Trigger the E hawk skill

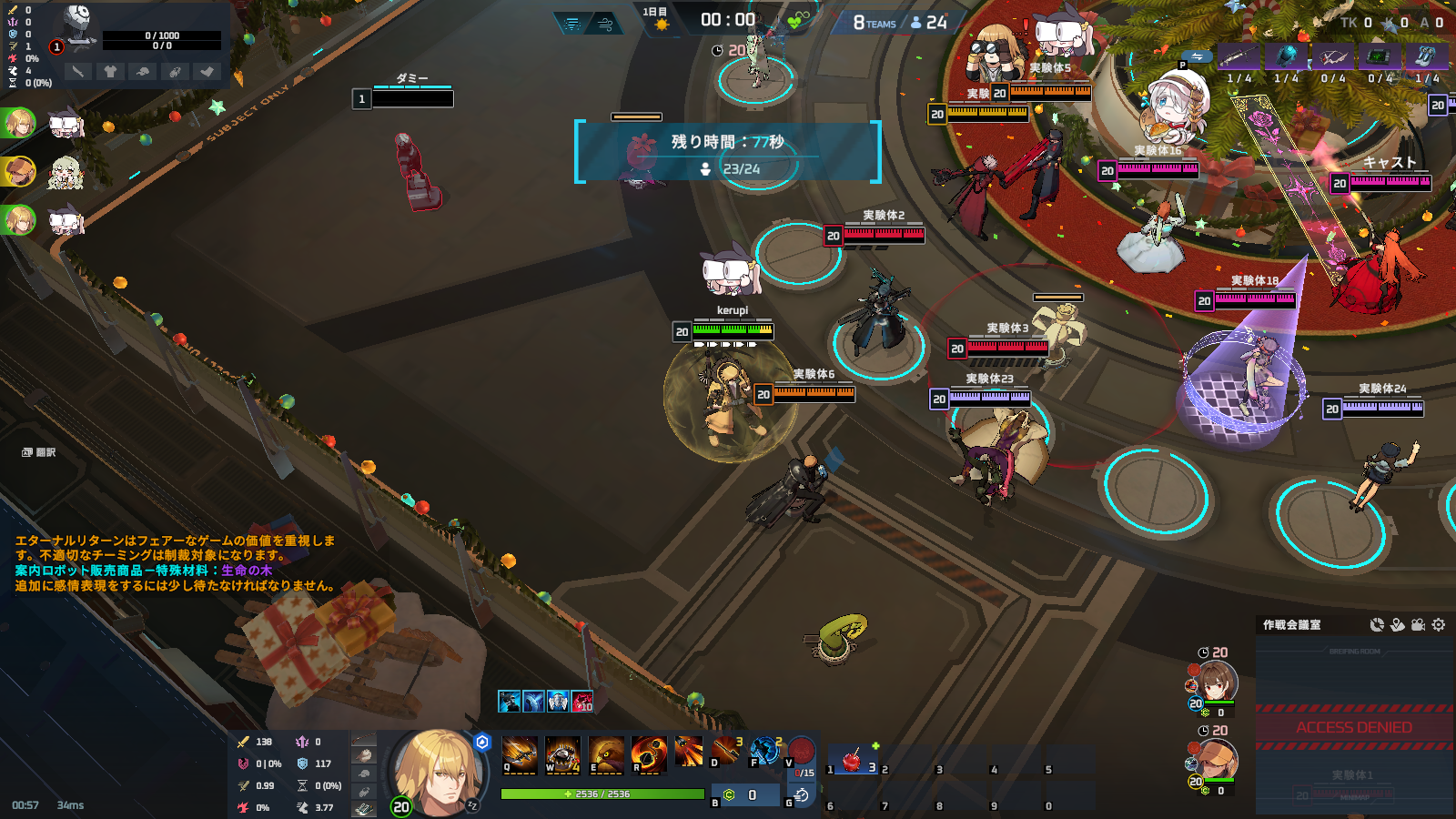[606, 753]
